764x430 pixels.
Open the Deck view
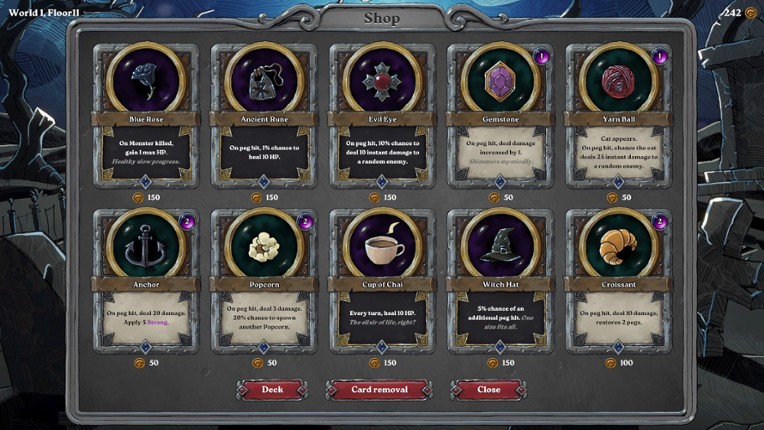272,389
